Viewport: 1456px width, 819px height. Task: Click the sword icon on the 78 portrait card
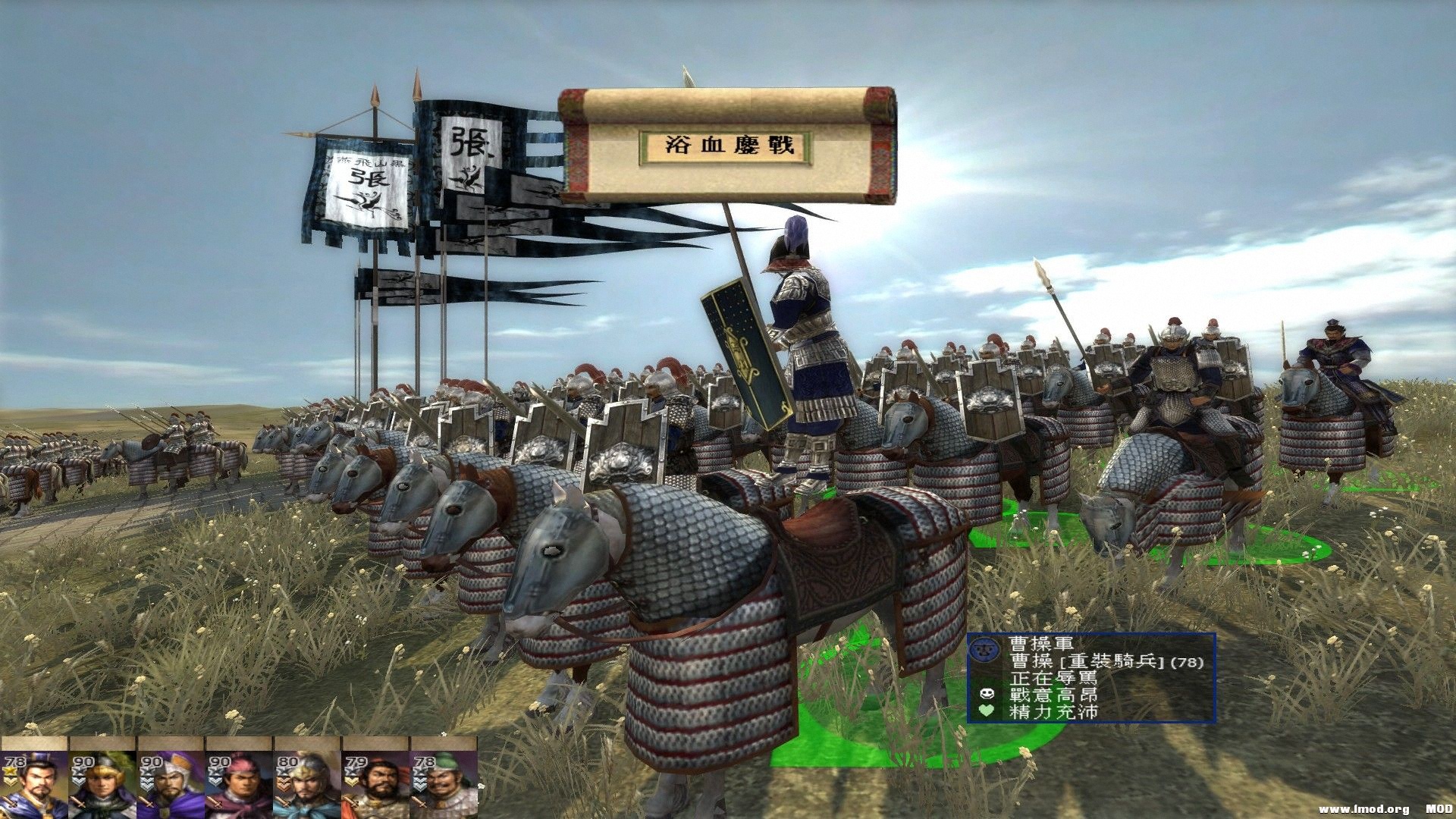[11, 802]
